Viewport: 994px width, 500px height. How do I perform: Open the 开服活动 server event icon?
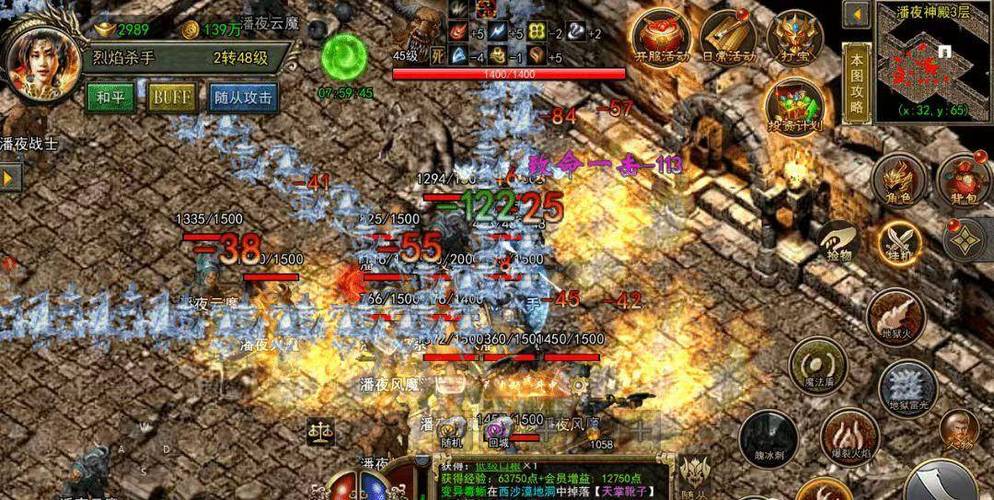tap(661, 38)
